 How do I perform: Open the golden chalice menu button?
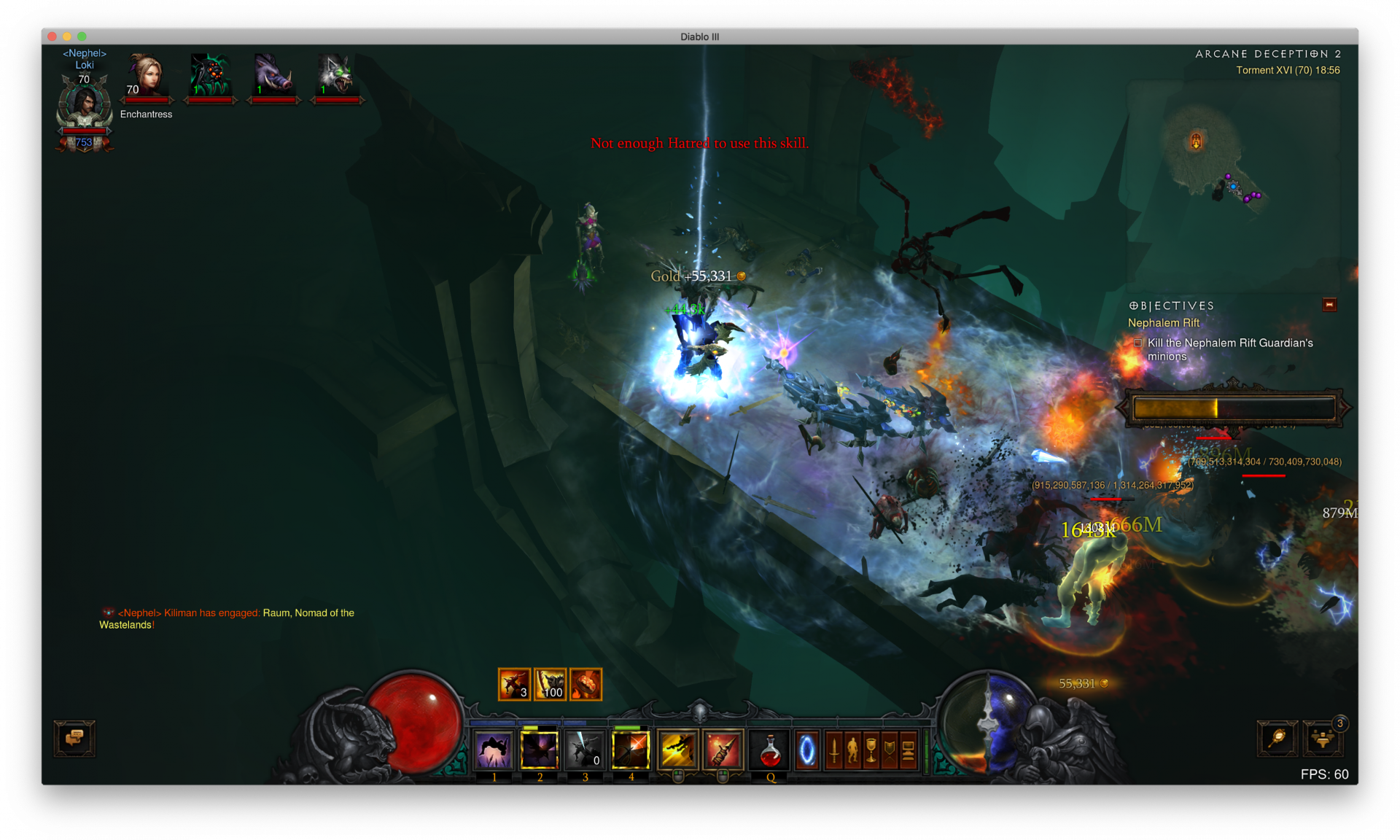871,750
